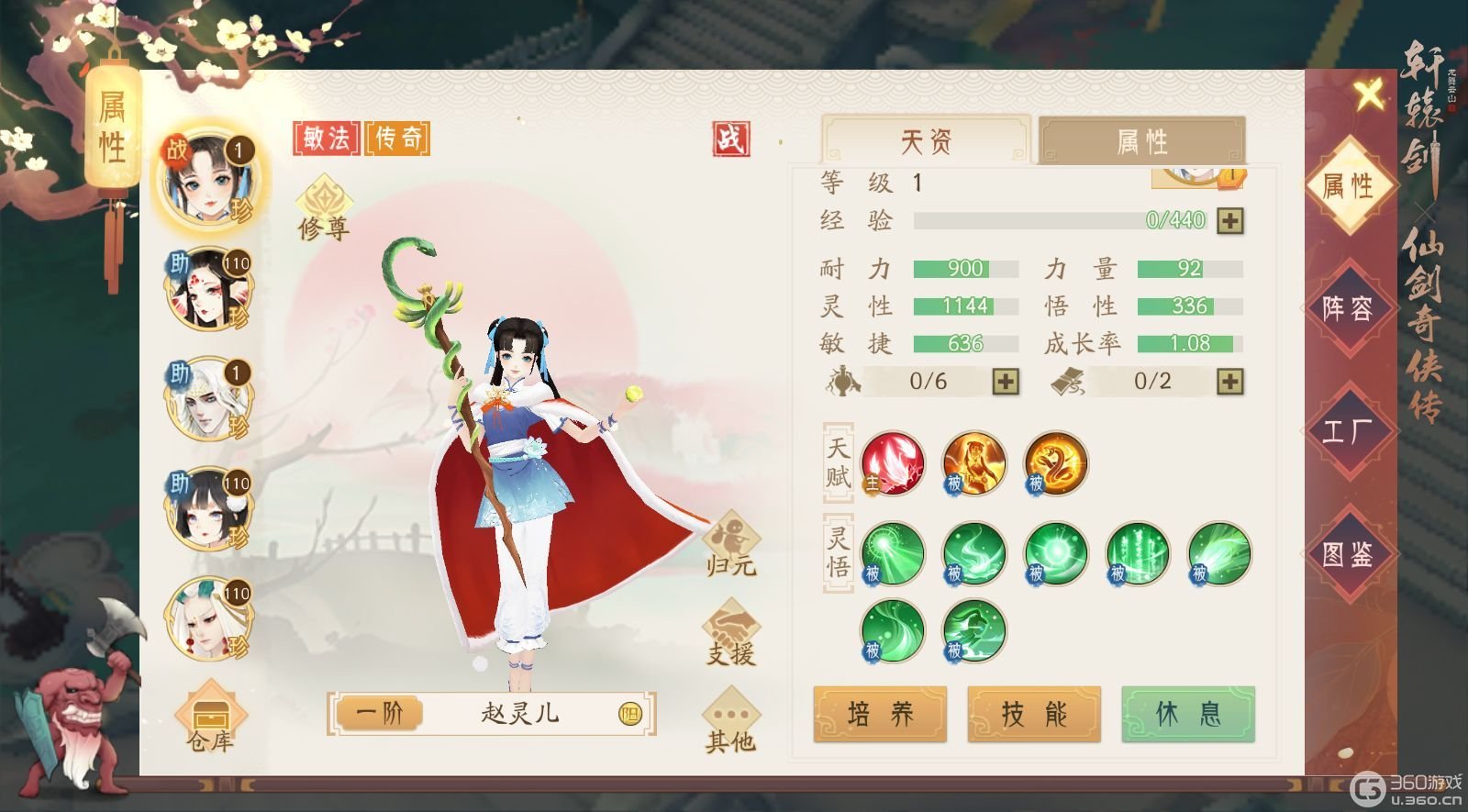Open the 图鉴 codex side menu
Screen dimensions: 1468x812
tap(1348, 553)
